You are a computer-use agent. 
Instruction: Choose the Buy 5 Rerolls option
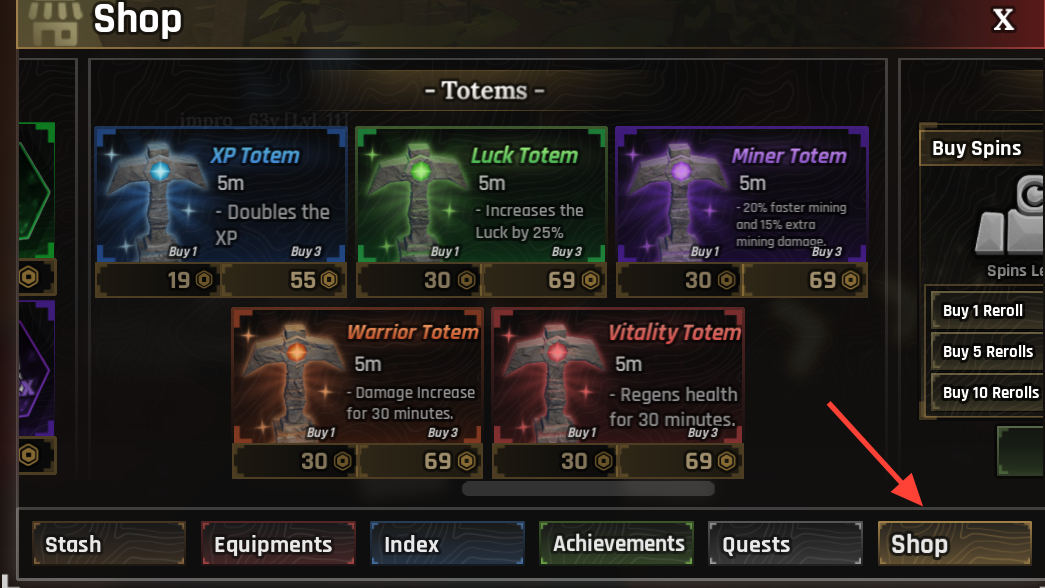click(x=987, y=351)
